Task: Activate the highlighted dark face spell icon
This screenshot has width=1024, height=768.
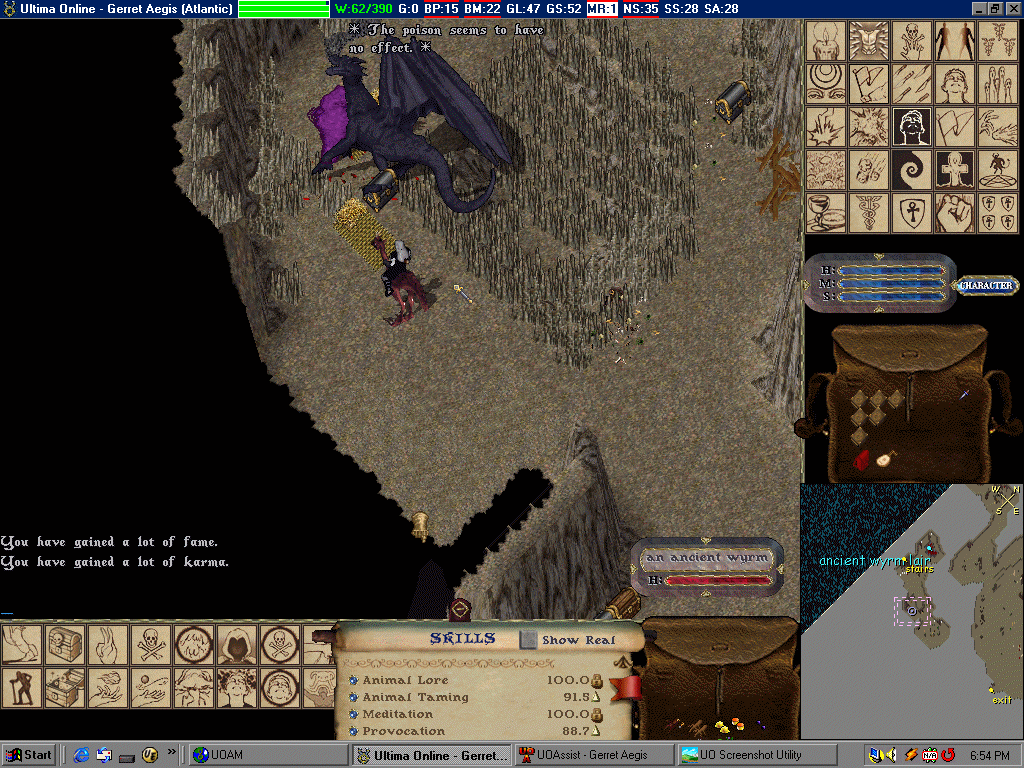Action: [912, 127]
